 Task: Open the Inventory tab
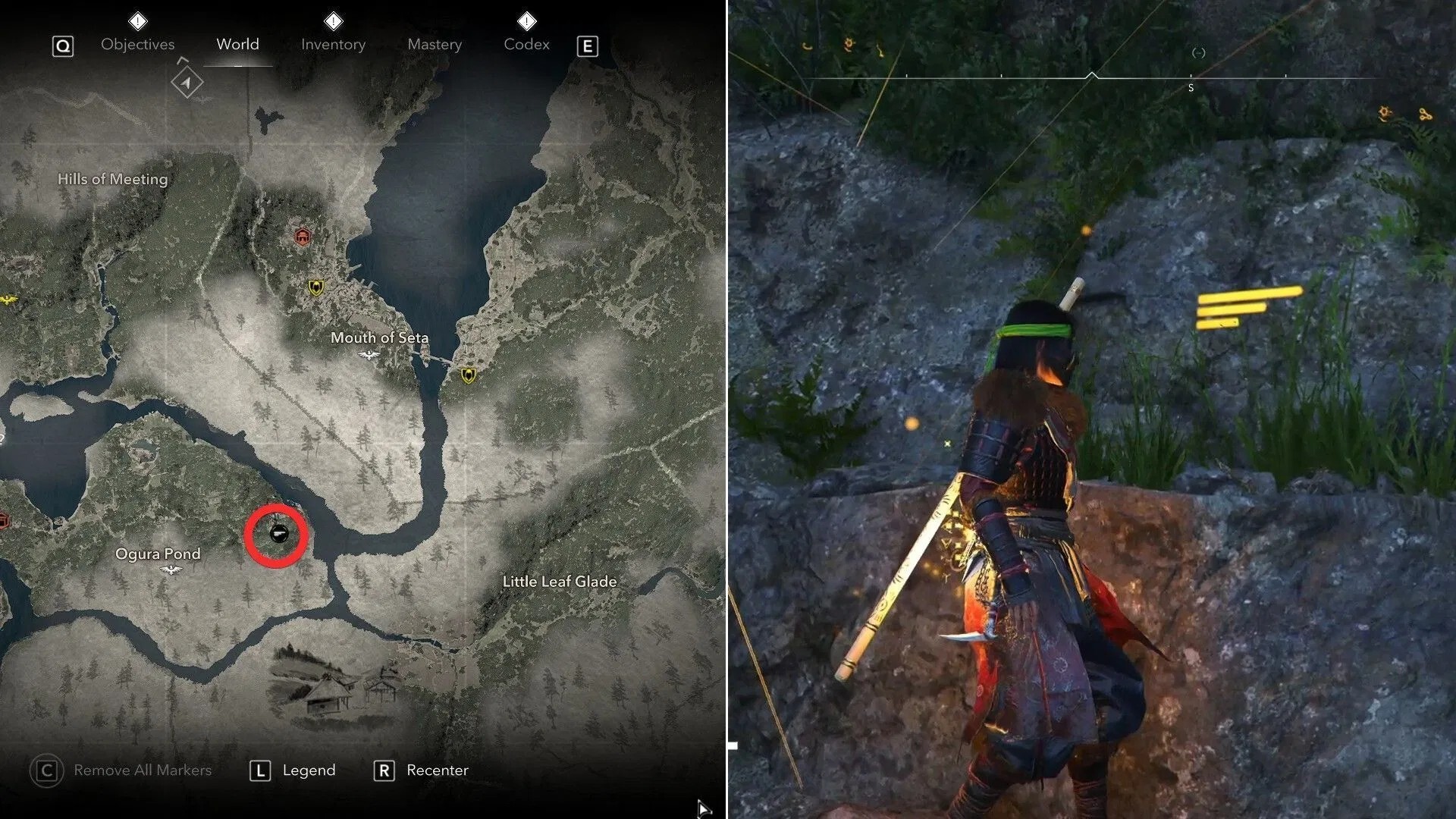tap(332, 44)
